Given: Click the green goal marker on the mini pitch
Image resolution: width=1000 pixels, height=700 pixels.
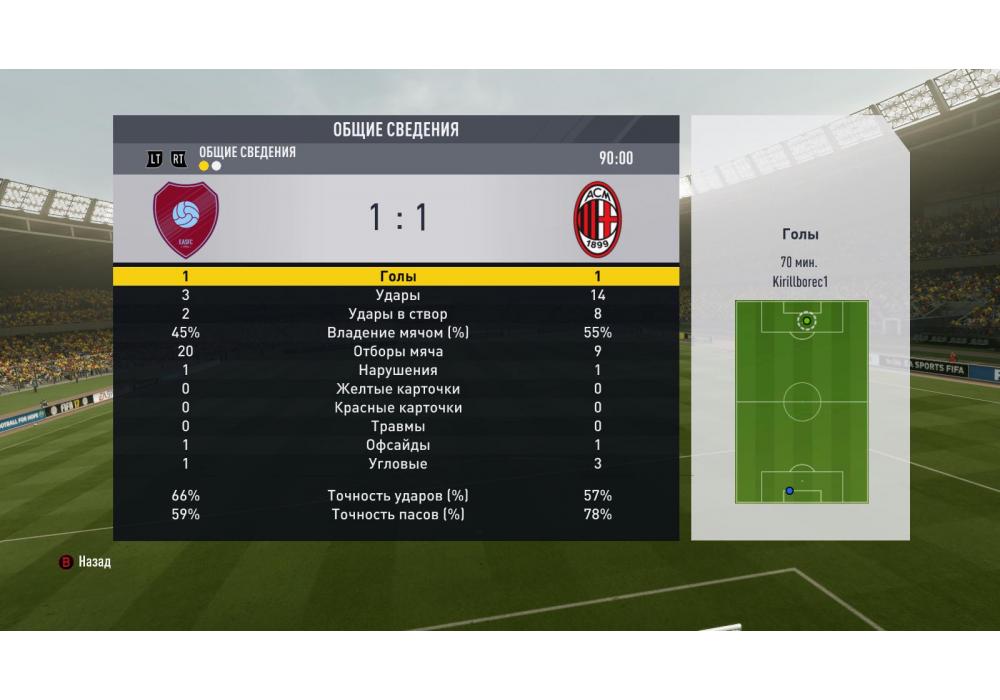Looking at the screenshot, I should [x=807, y=321].
